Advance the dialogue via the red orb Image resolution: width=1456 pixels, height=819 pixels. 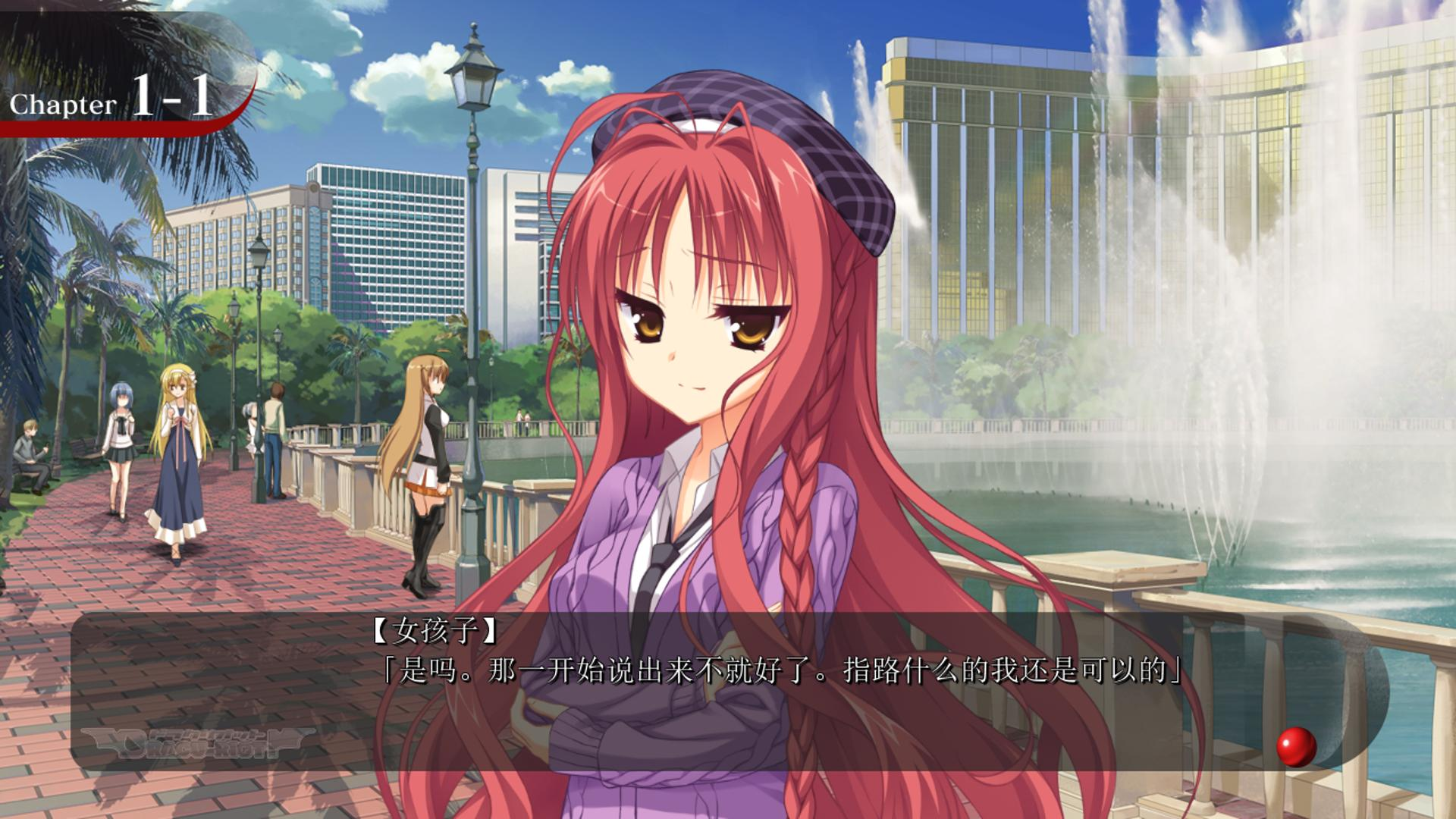(x=1296, y=747)
